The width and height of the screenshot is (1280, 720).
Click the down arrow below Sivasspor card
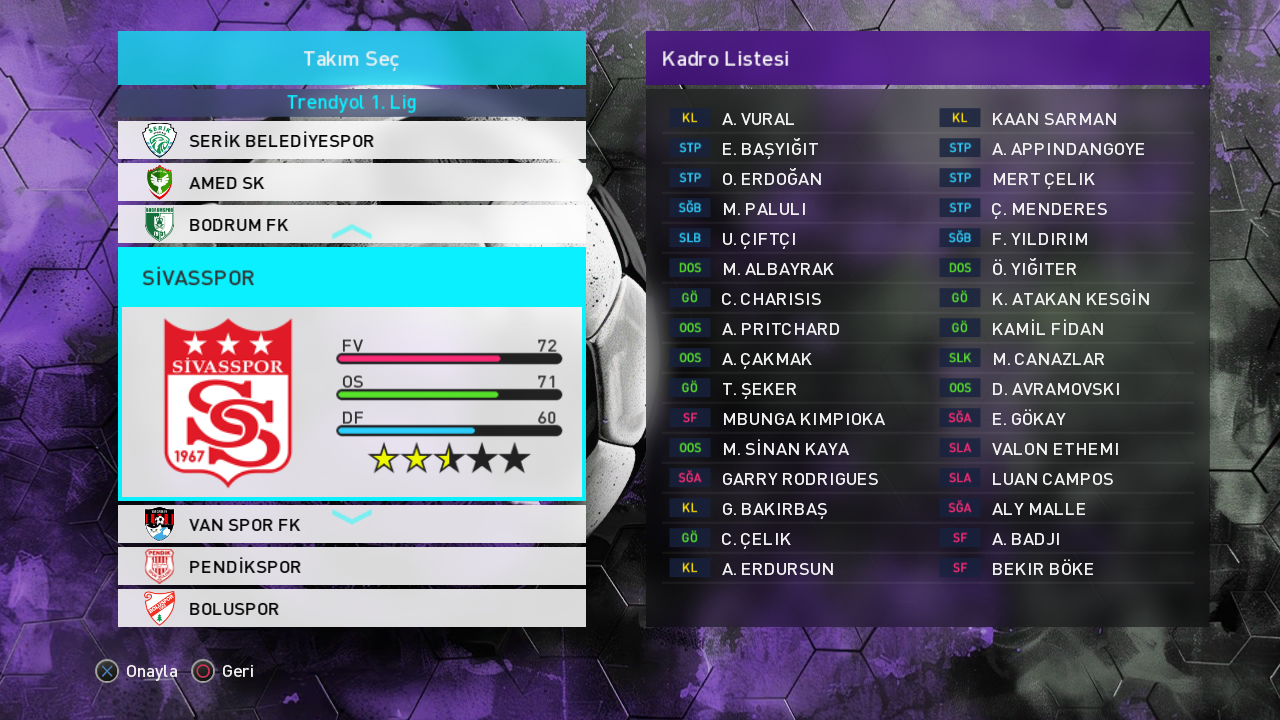pyautogui.click(x=351, y=516)
